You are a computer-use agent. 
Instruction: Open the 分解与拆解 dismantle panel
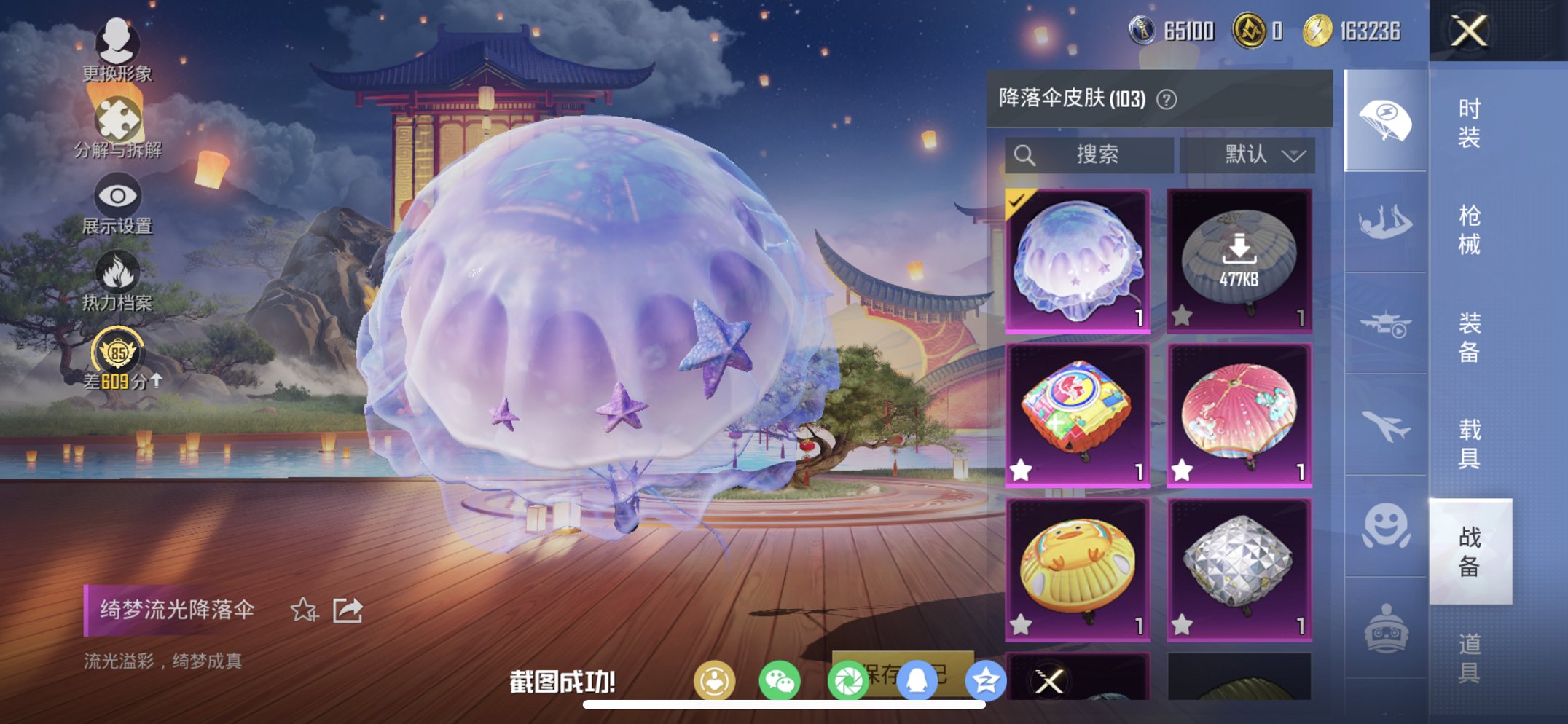tap(120, 127)
